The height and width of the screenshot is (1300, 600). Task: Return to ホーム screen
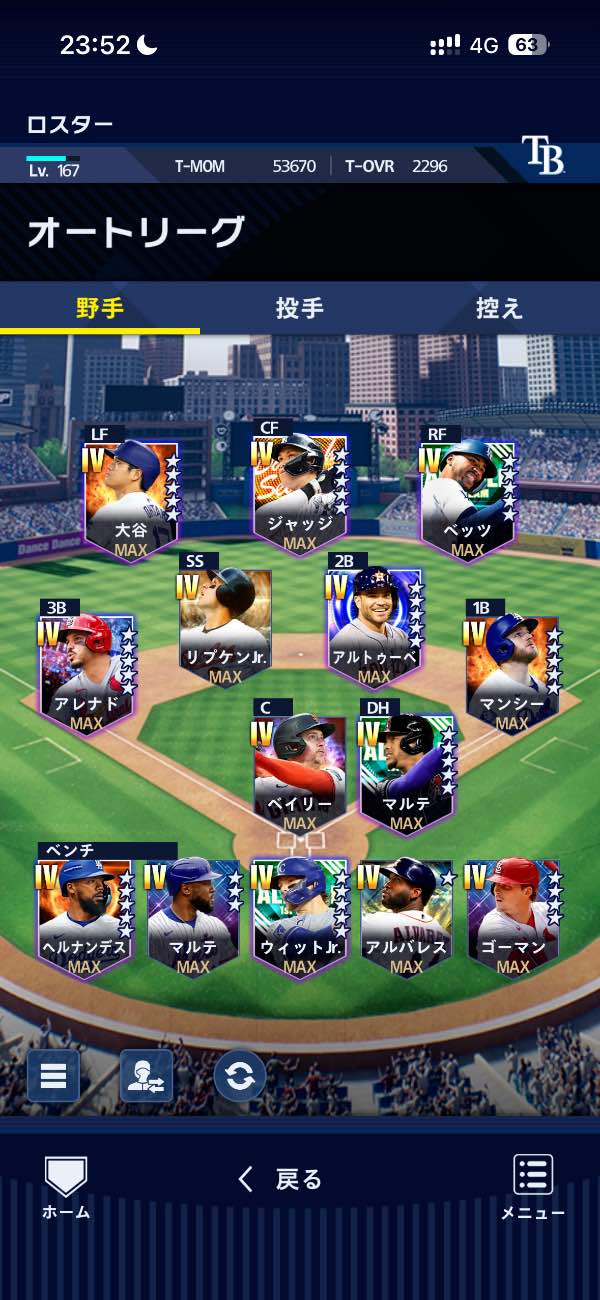[66, 1188]
